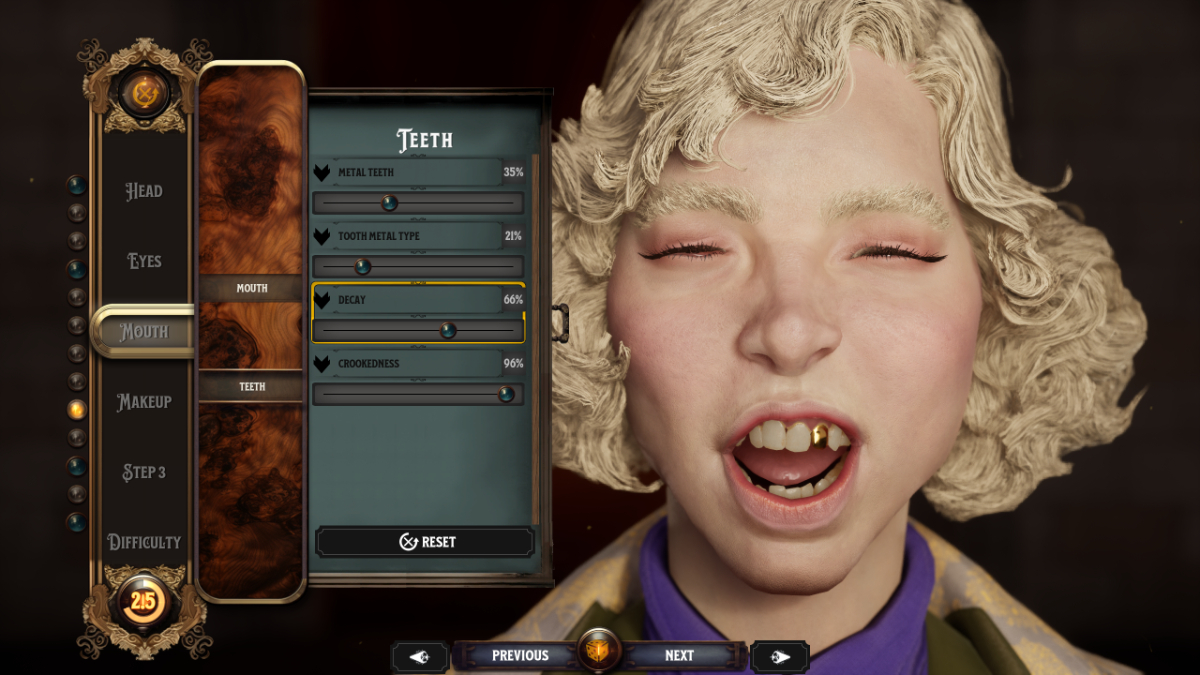Viewport: 1200px width, 675px height.
Task: Adjust the Crookedness slider
Action: [506, 394]
